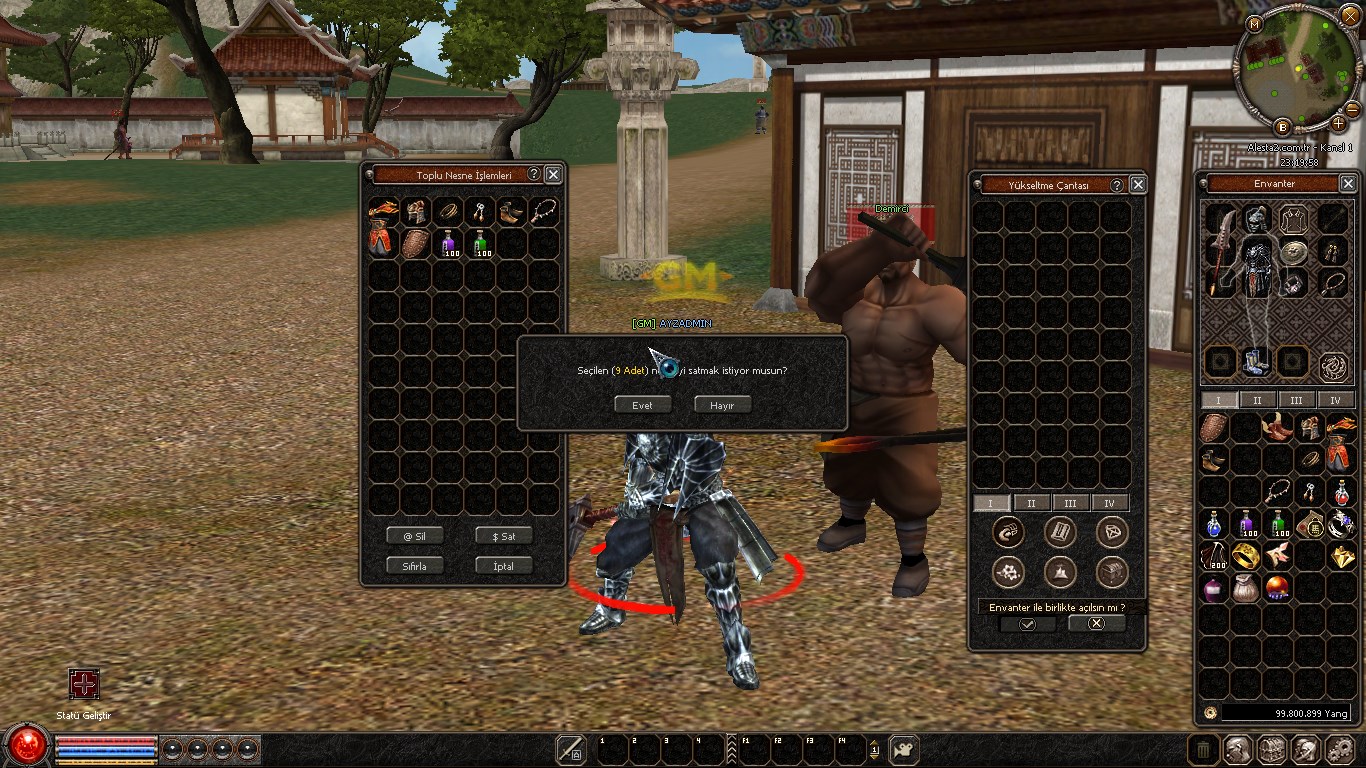
Task: Click the @ Sil delete button
Action: pos(415,536)
